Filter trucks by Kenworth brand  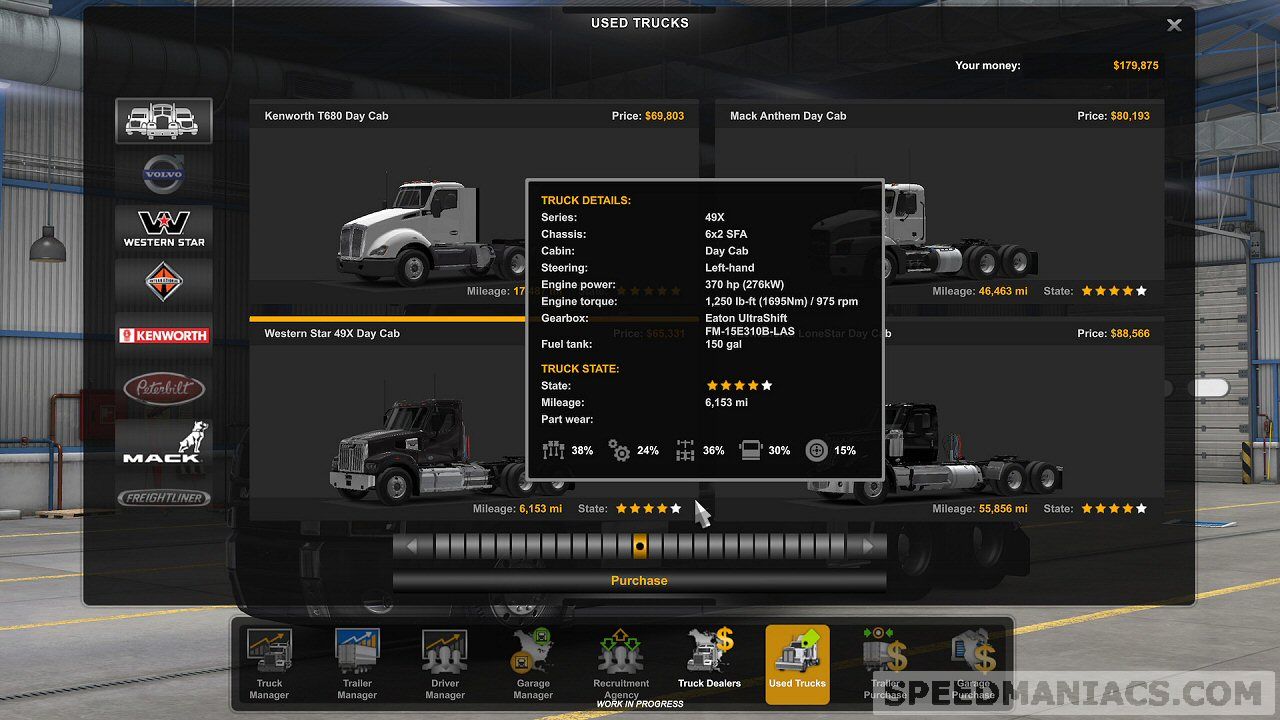(163, 336)
